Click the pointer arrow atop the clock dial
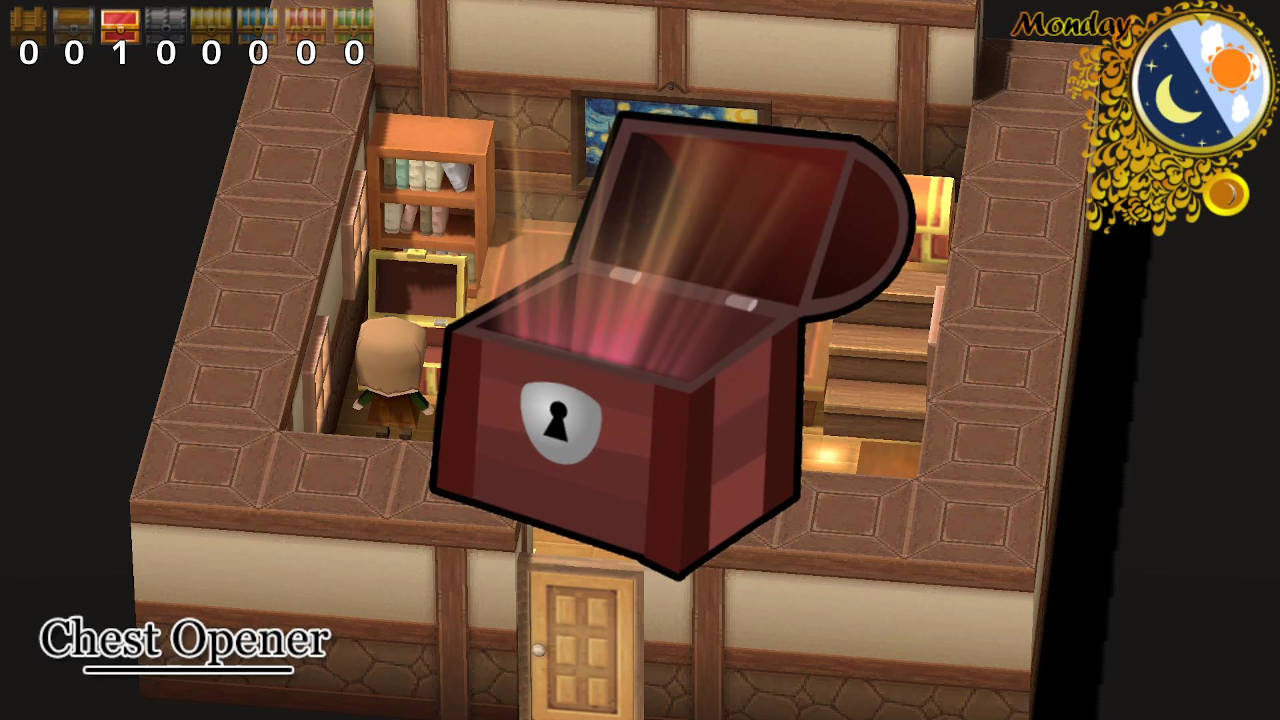The width and height of the screenshot is (1280, 720). [1202, 20]
